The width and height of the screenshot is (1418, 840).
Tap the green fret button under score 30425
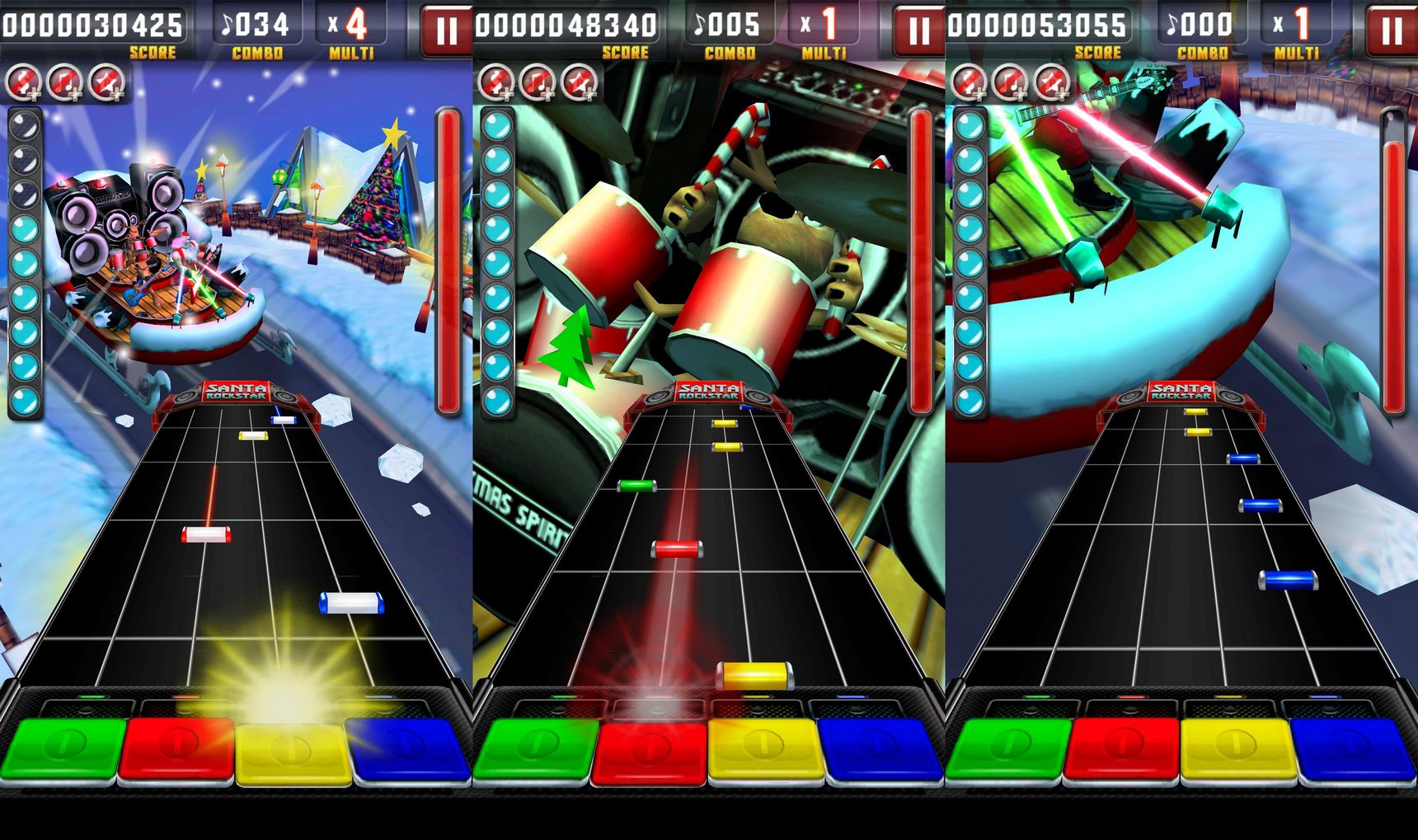63,749
